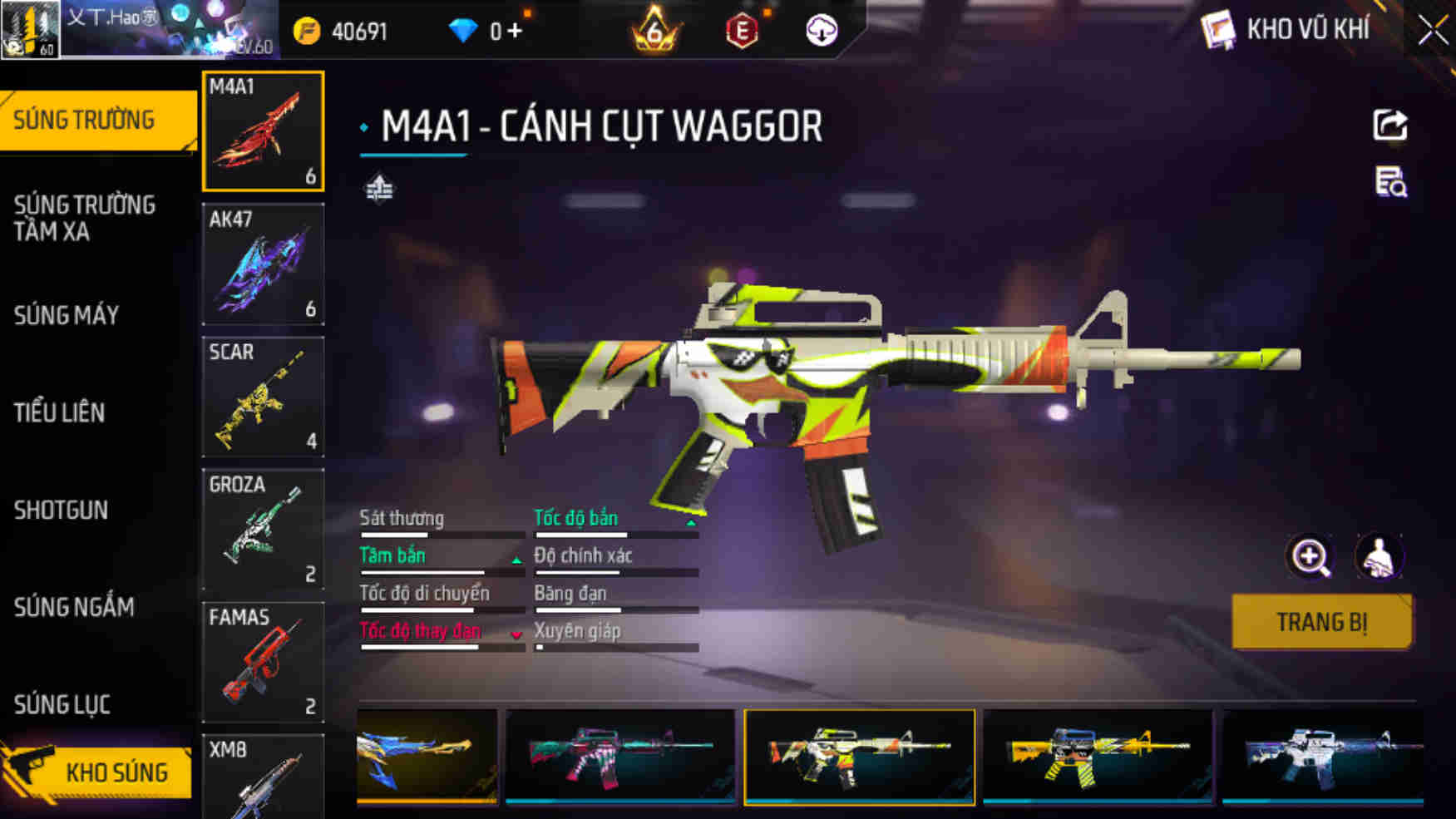Screen dimensions: 1456x819
Task: Add diamonds with the plus button
Action: pos(515,31)
